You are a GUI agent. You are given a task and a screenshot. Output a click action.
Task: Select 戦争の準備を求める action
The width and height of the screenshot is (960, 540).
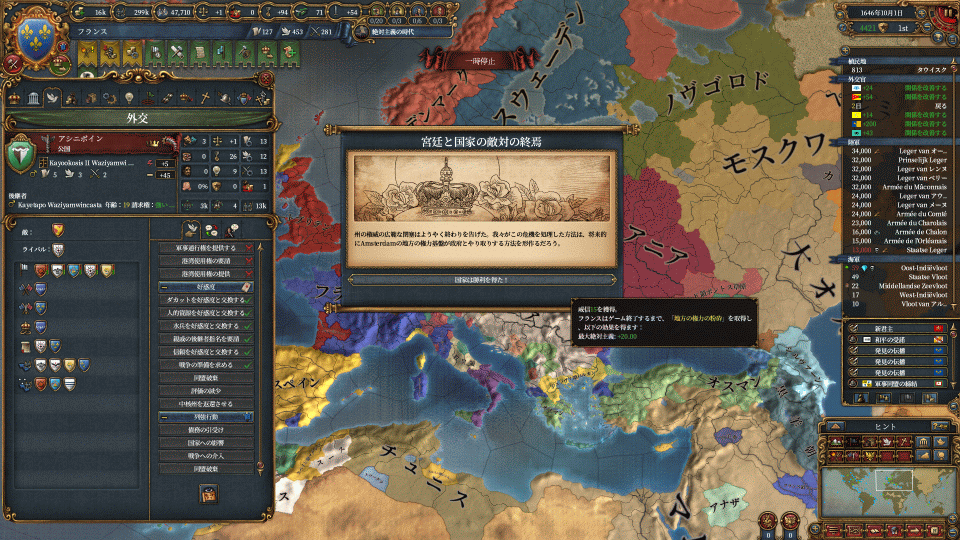(203, 365)
